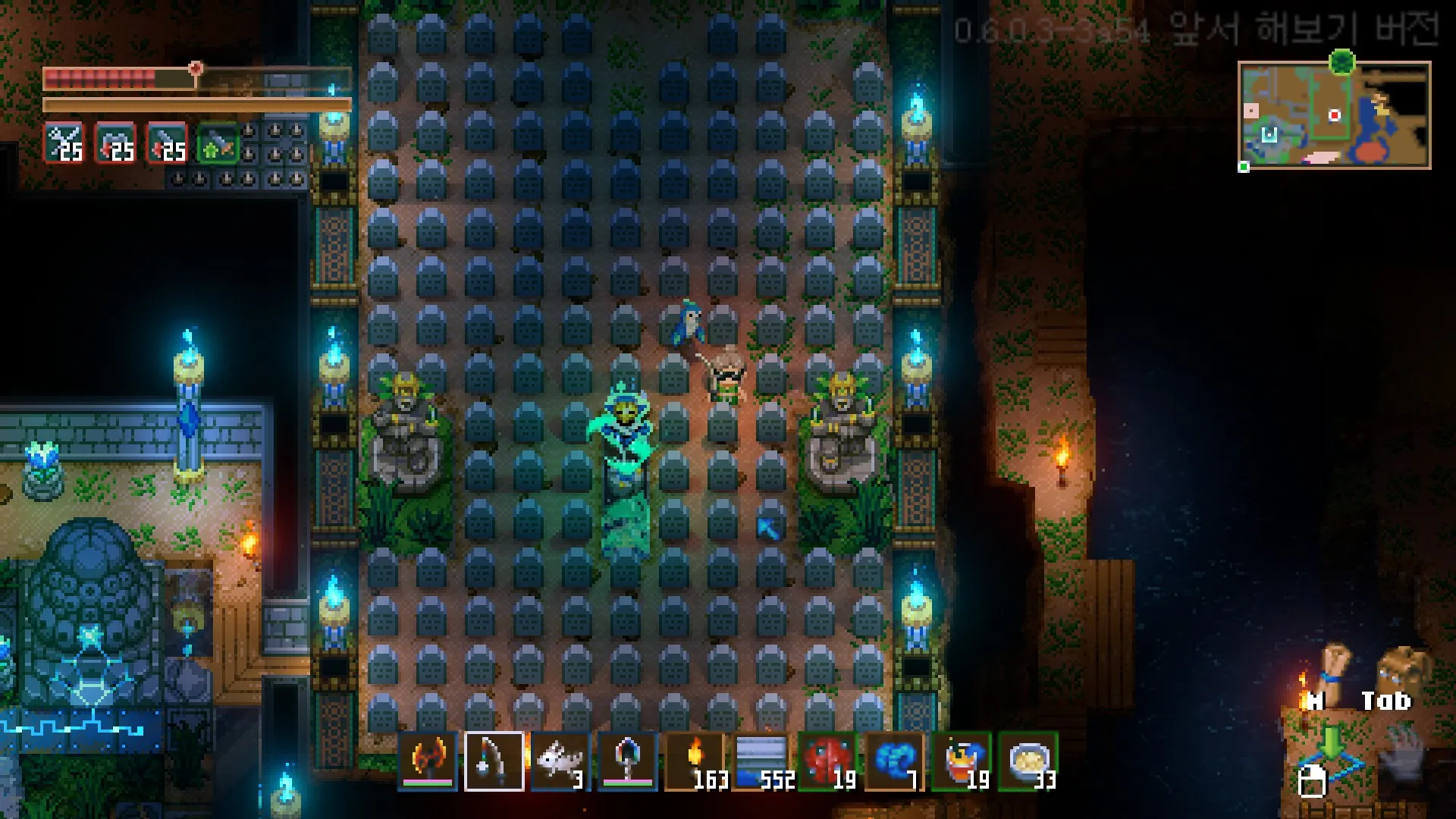Image resolution: width=1456 pixels, height=819 pixels.
Task: Select the pale soup bowl stack of 33
Action: (1028, 761)
